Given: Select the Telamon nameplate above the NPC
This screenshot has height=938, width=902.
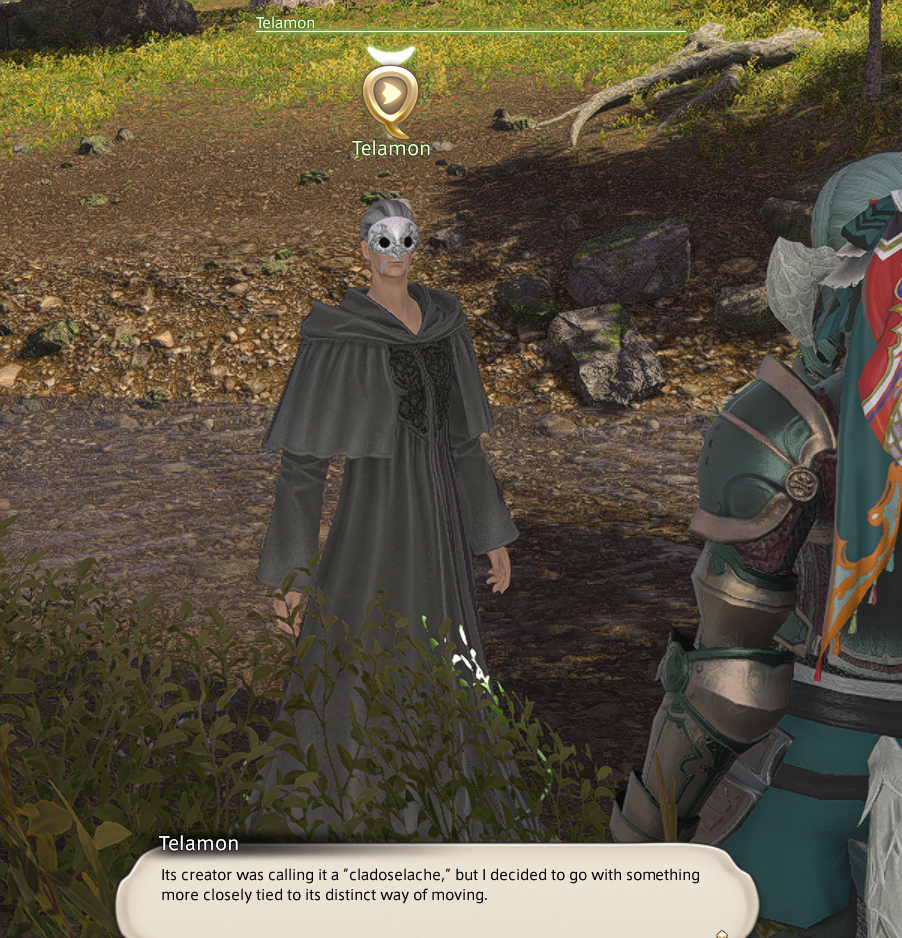Looking at the screenshot, I should pyautogui.click(x=391, y=149).
